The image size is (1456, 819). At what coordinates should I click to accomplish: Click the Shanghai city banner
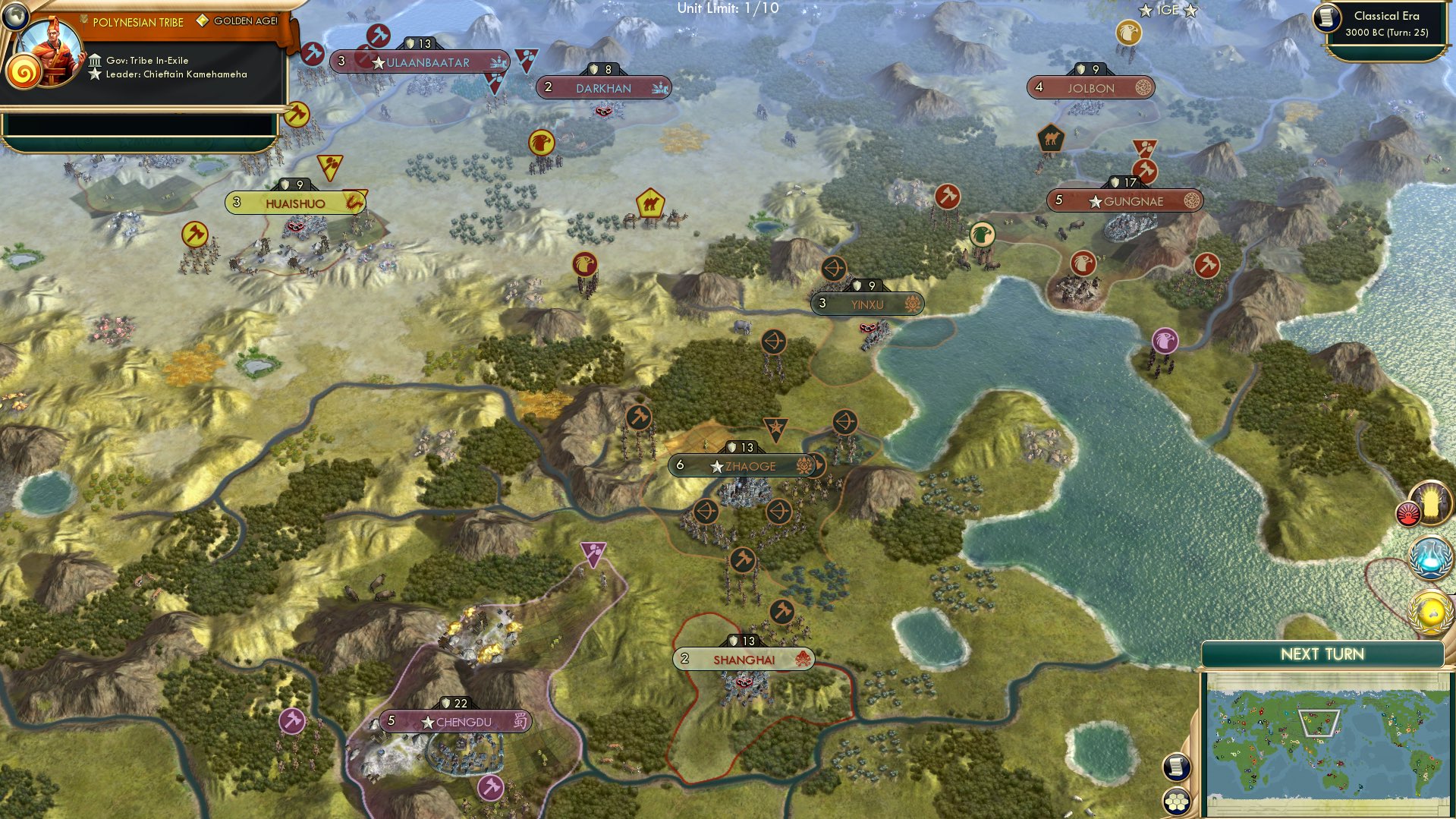(744, 659)
